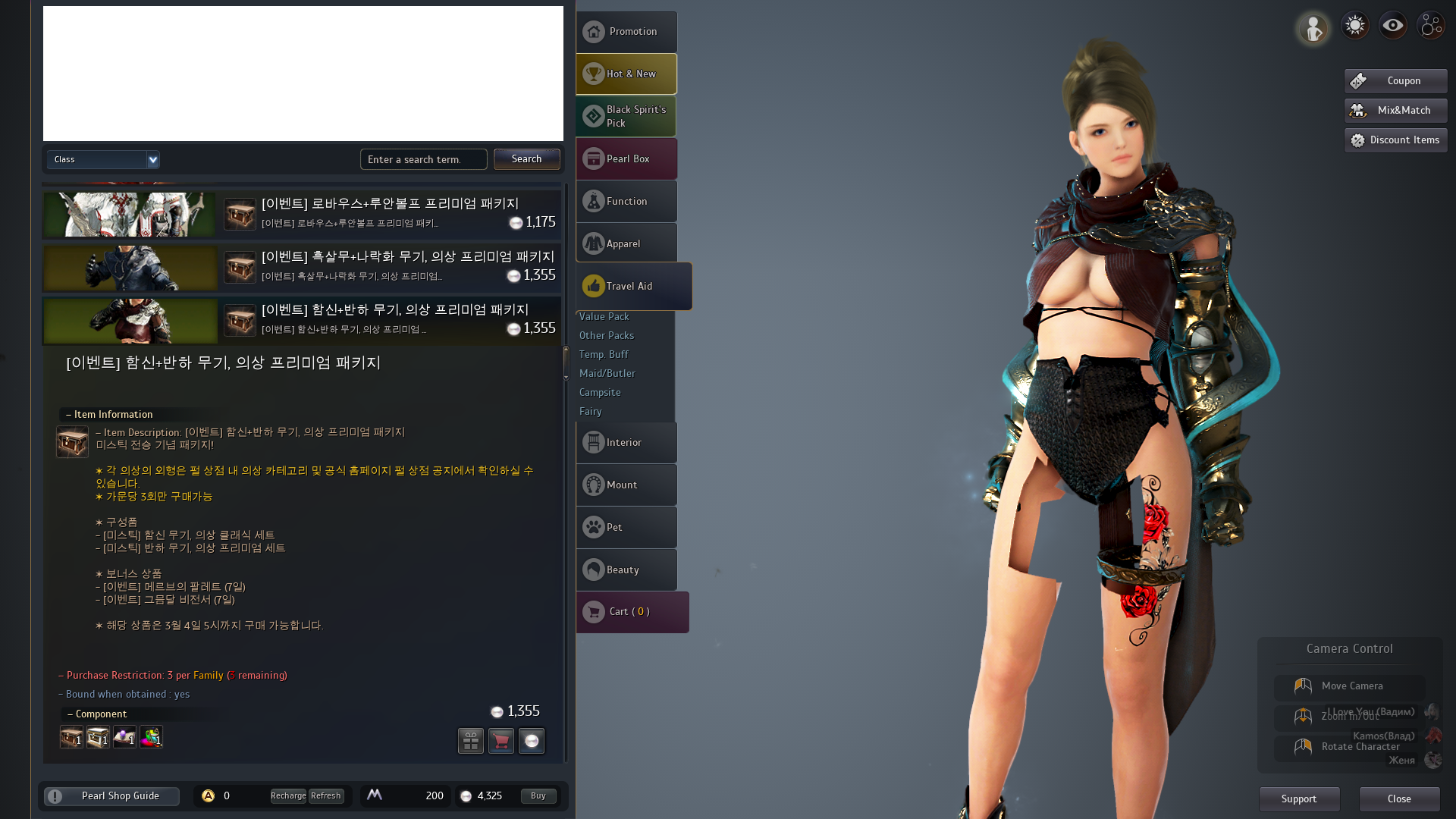Open the Pet category
Image resolution: width=1456 pixels, height=819 pixels.
click(626, 527)
